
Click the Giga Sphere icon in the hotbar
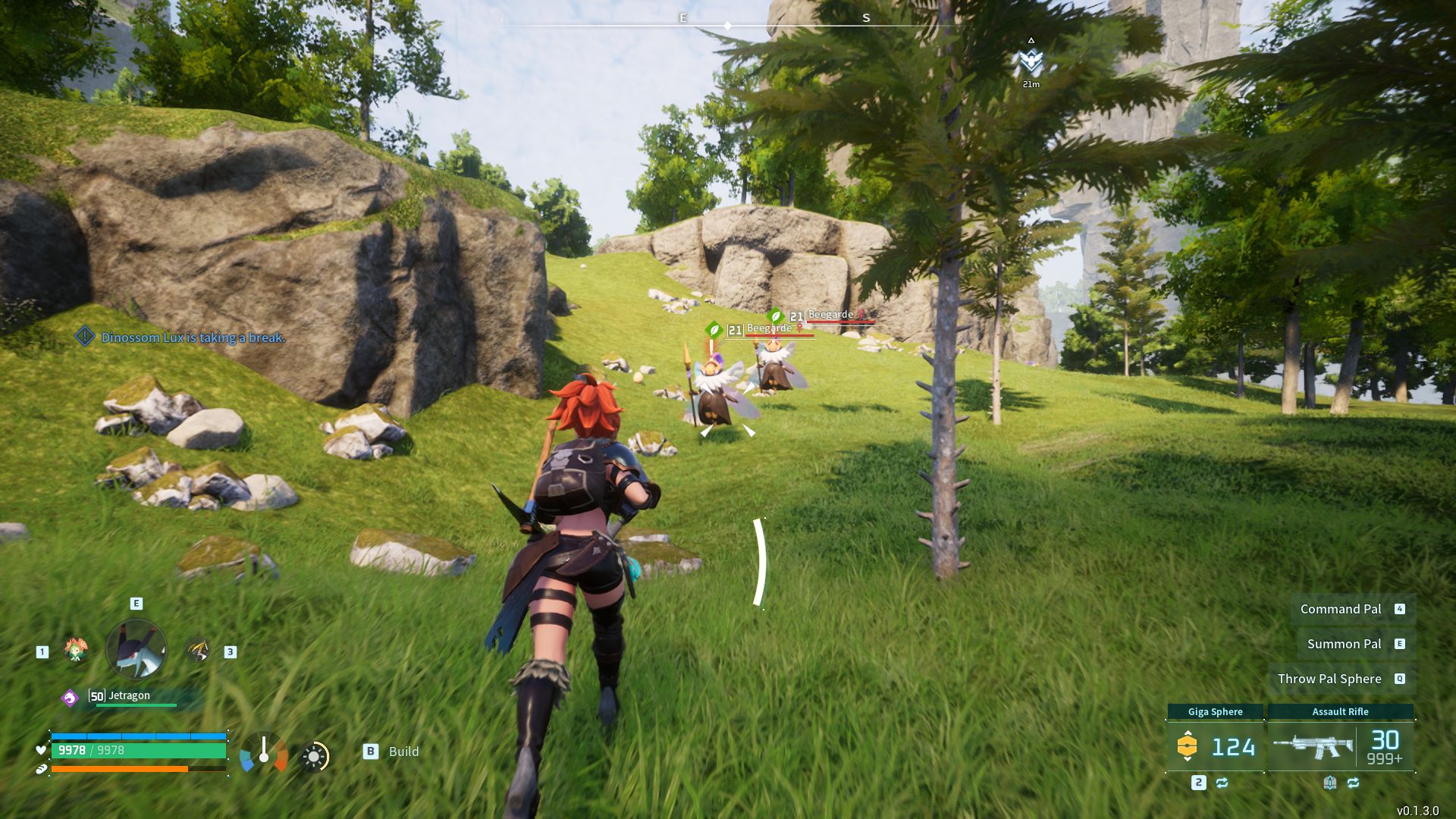1188,746
